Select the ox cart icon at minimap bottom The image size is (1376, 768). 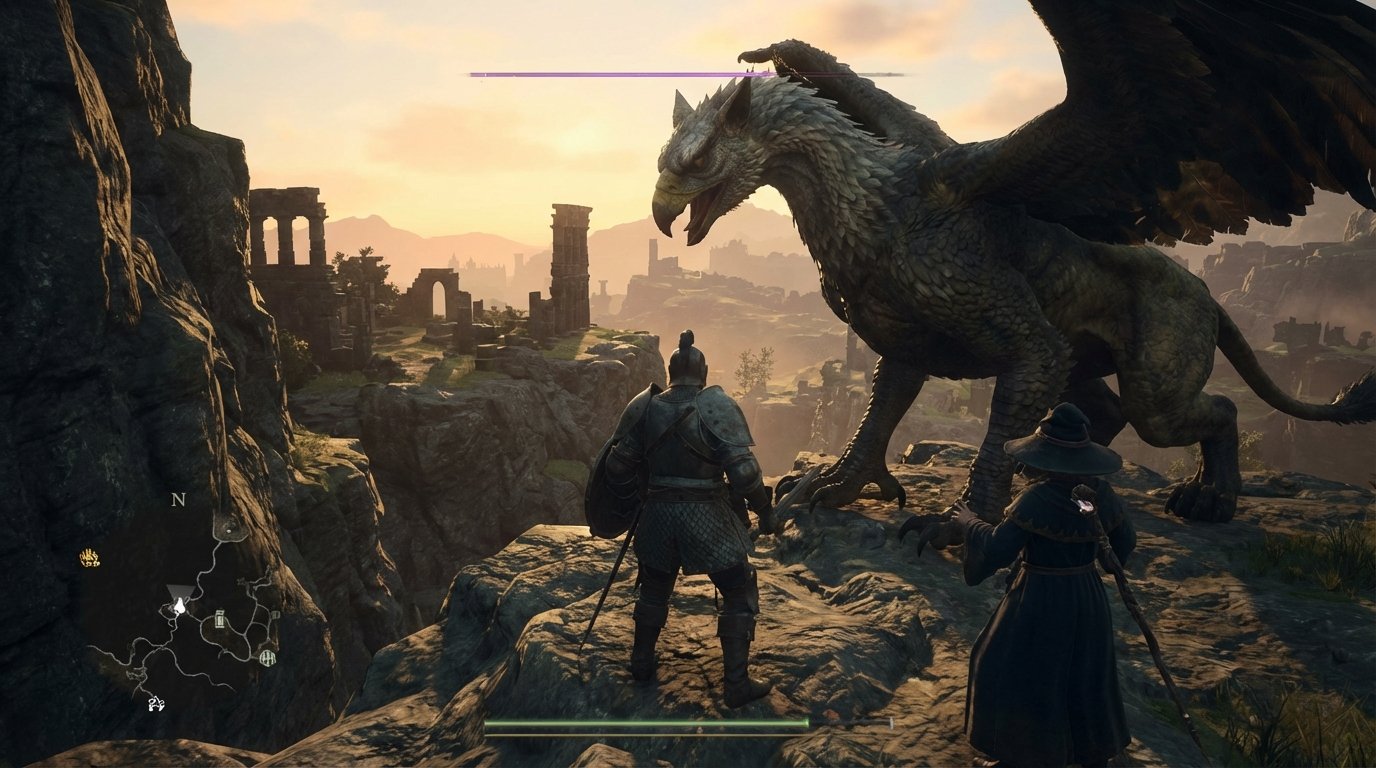point(156,702)
